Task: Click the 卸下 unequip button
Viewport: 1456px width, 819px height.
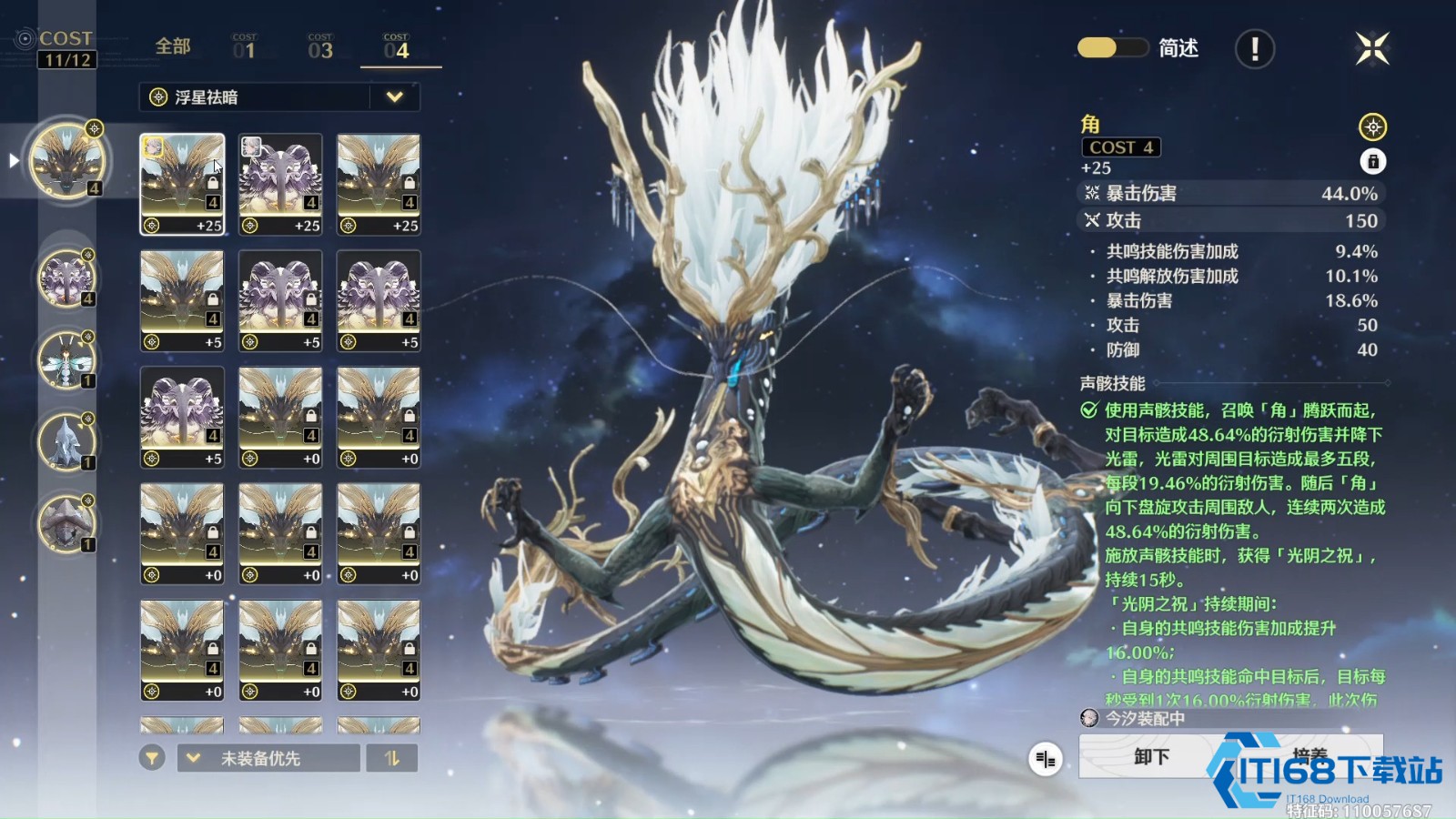Action: click(x=1151, y=756)
